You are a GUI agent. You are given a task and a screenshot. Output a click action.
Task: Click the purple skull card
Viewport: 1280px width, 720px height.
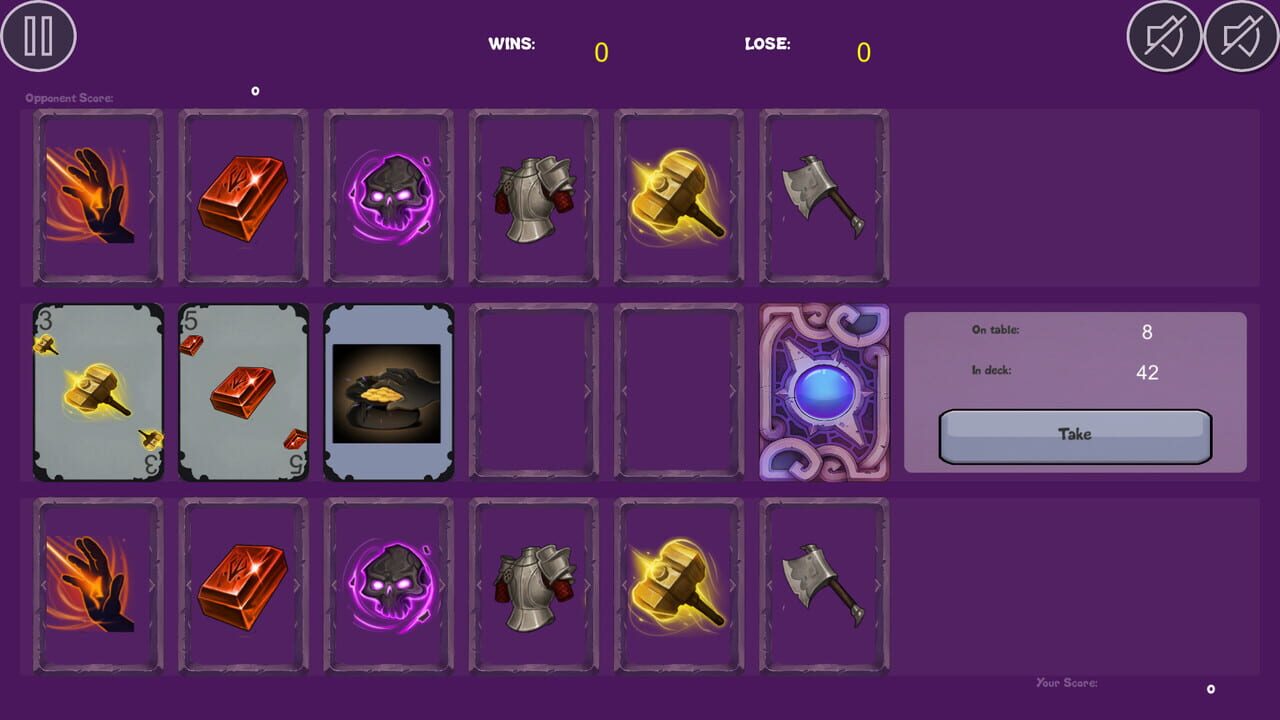(x=388, y=196)
